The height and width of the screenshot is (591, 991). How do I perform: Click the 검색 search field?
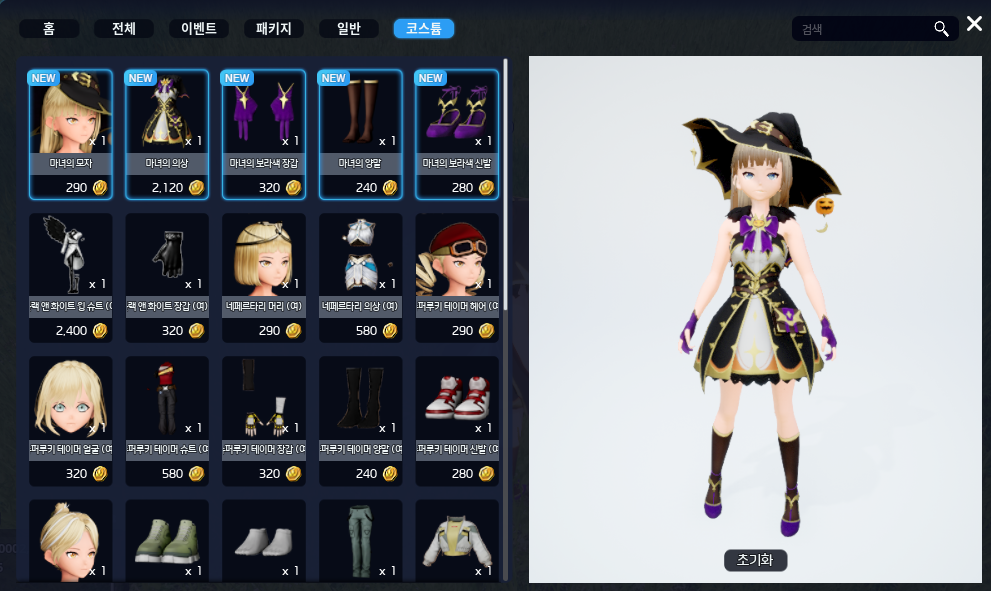(862, 29)
